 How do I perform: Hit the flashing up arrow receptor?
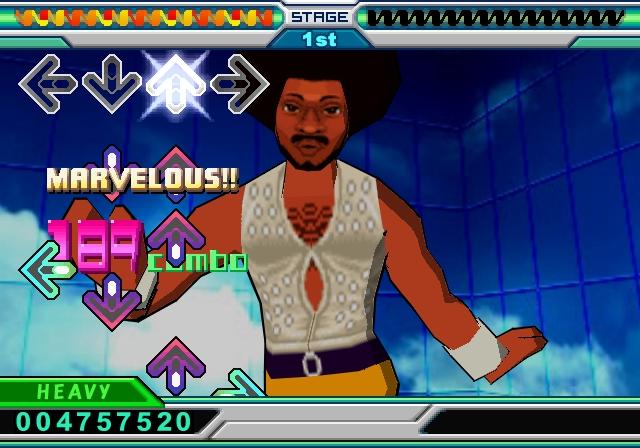point(175,83)
